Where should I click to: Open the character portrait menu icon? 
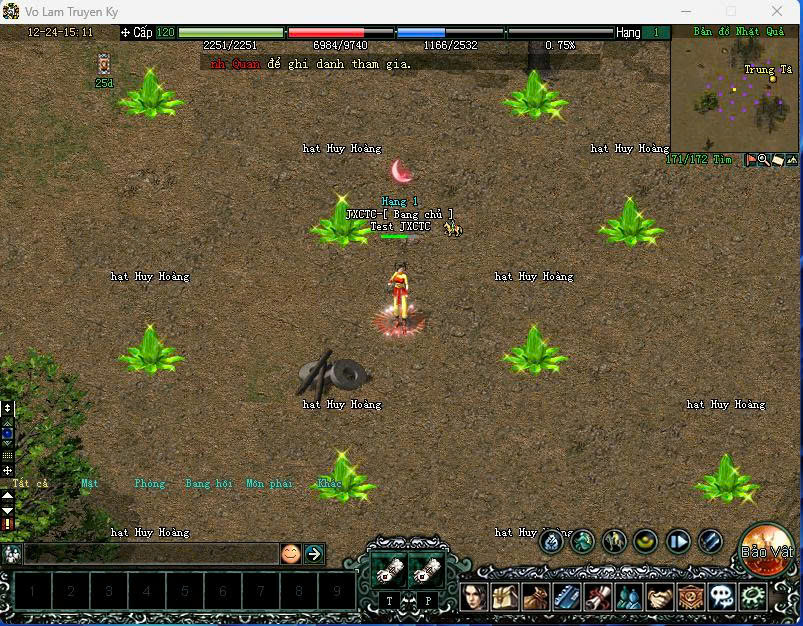click(x=476, y=597)
